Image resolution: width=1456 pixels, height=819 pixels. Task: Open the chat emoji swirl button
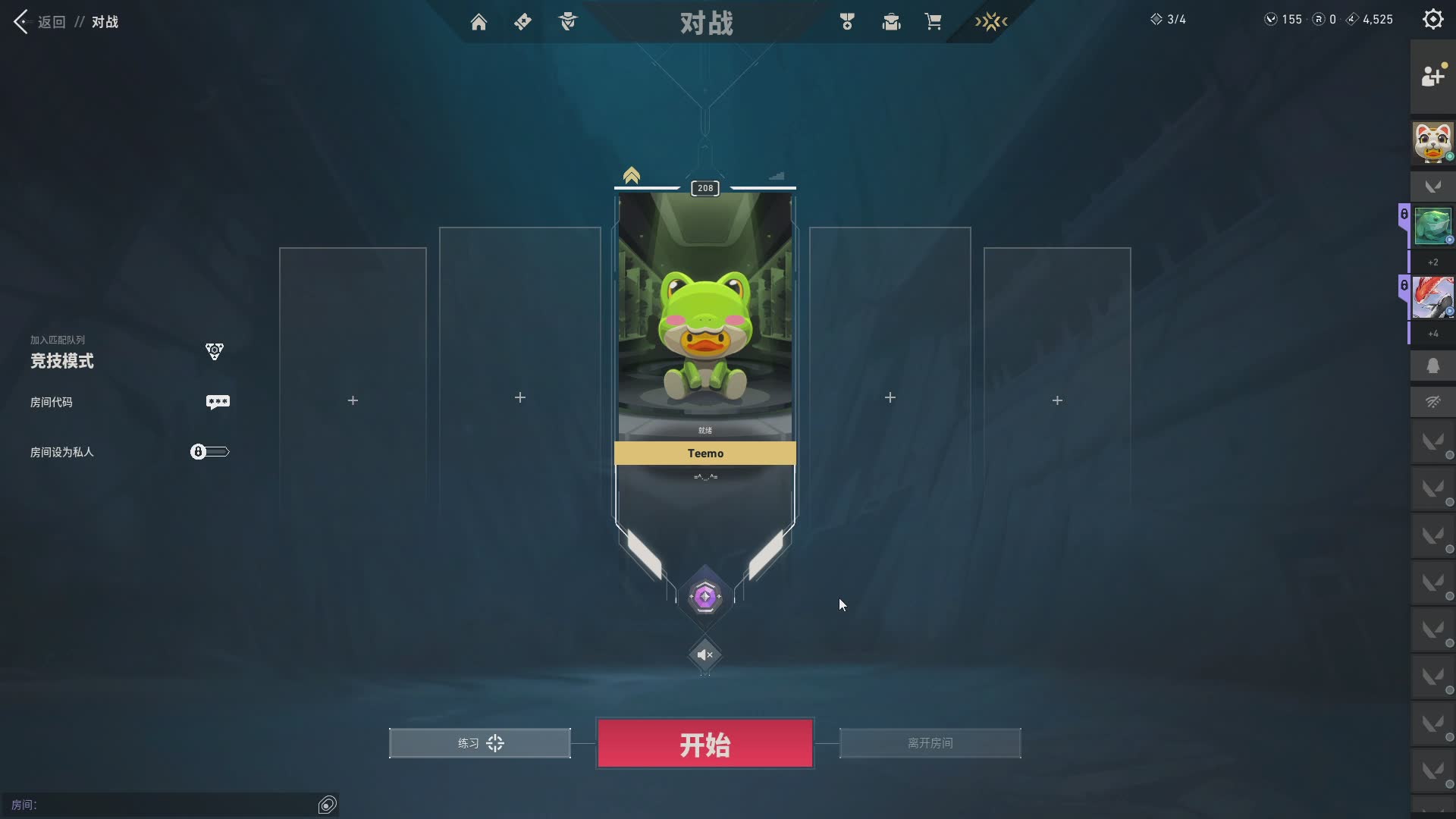click(328, 805)
